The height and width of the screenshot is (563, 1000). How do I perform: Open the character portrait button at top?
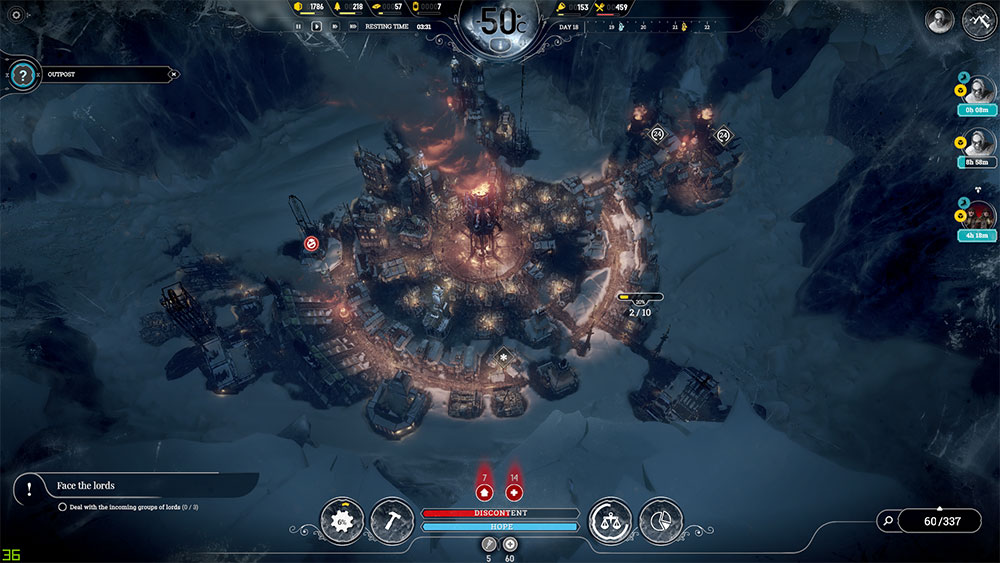click(939, 20)
